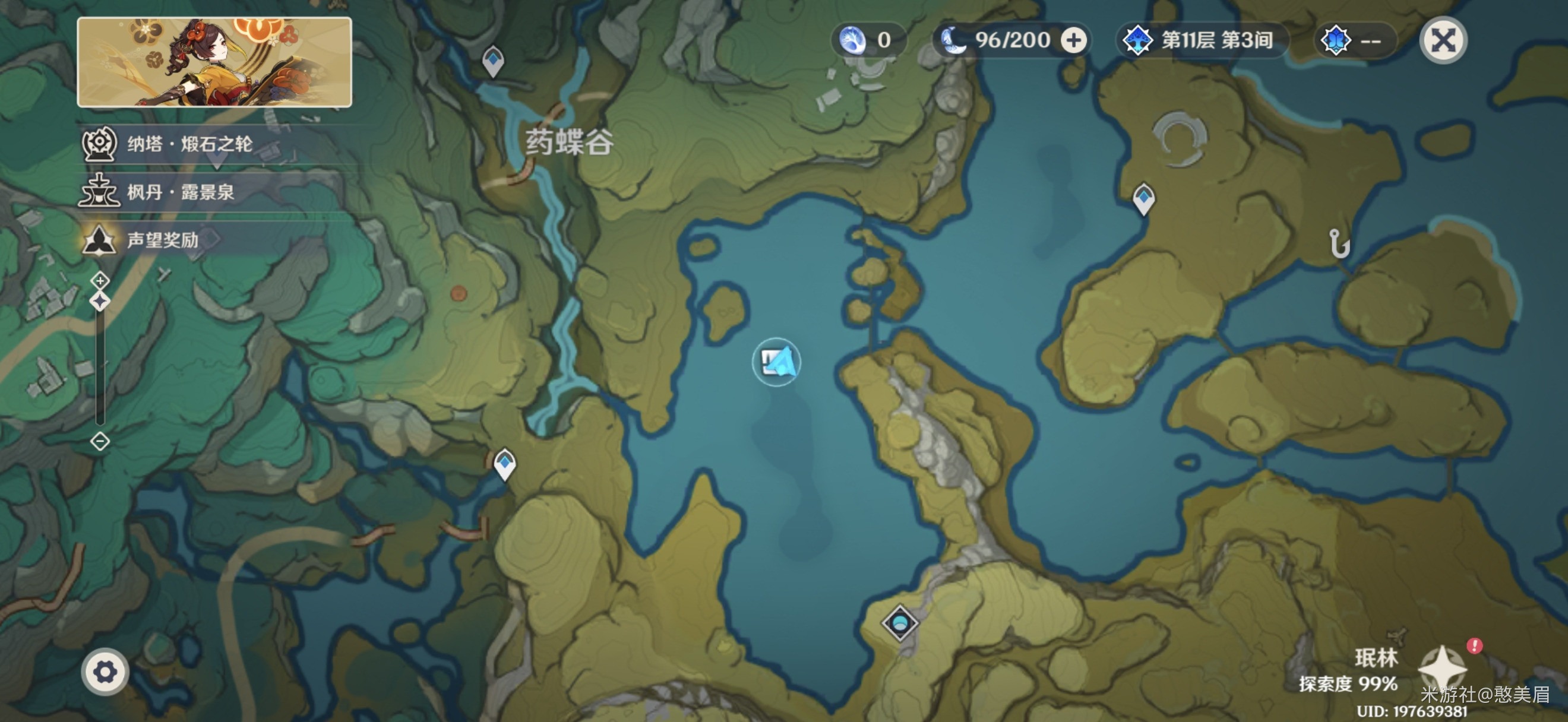This screenshot has height=722, width=1568.
Task: Select the fishing hook map marker
Action: pos(1339,244)
